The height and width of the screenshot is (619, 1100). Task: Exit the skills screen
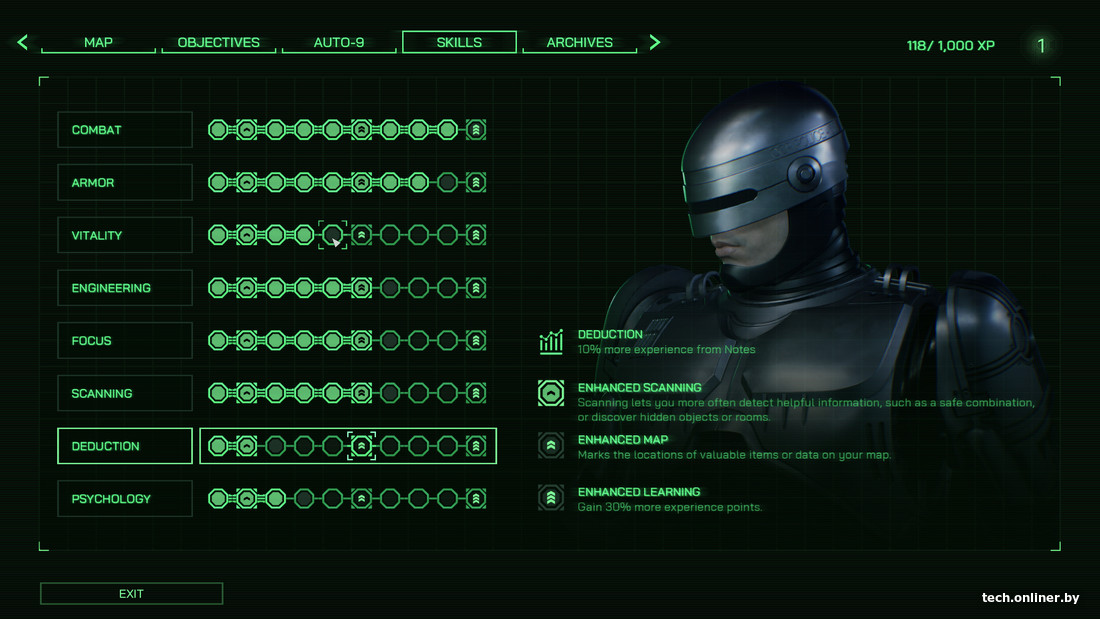point(131,594)
